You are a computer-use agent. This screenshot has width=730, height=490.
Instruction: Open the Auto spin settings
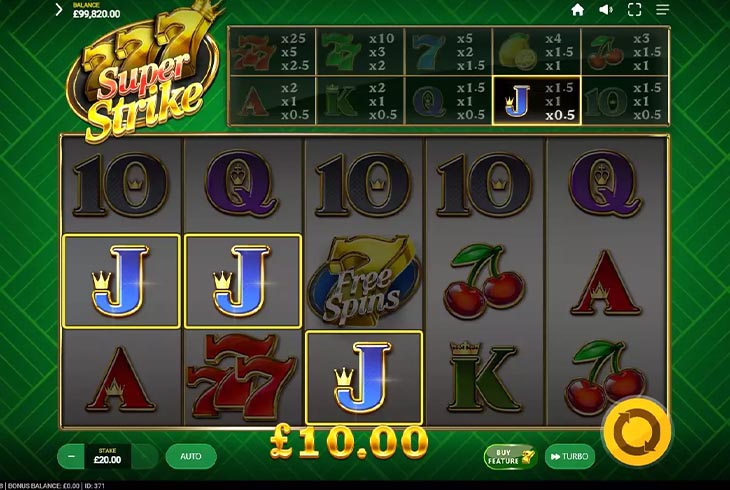(x=190, y=456)
